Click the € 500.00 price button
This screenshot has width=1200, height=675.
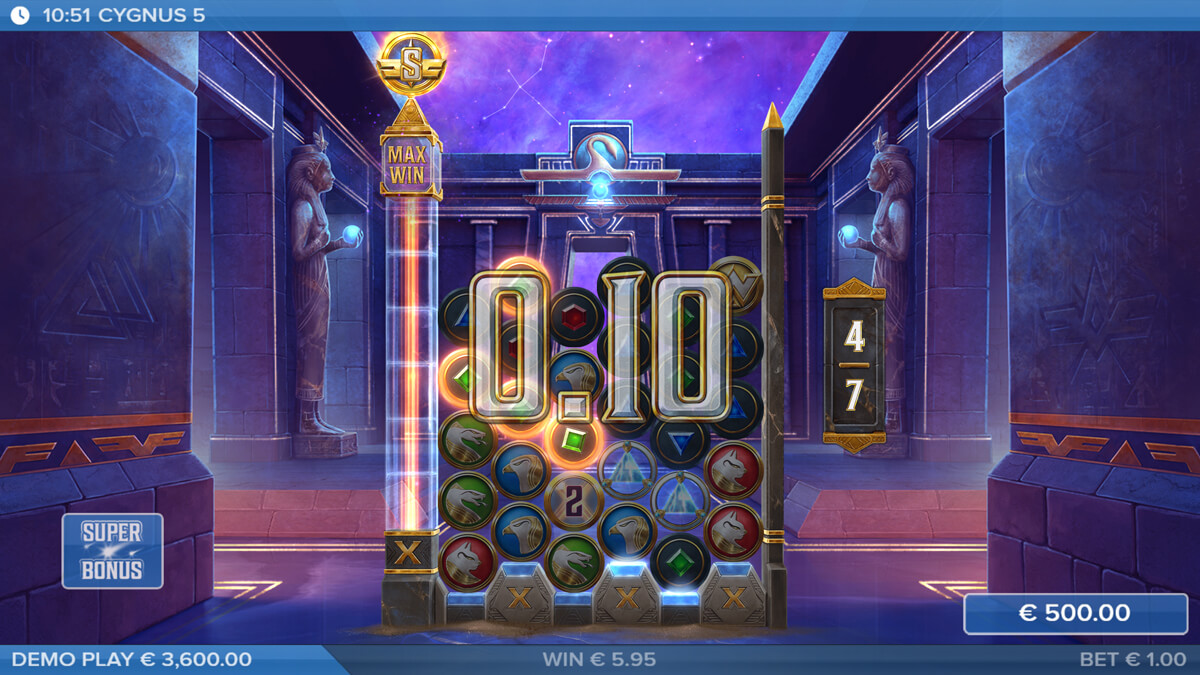(1075, 614)
